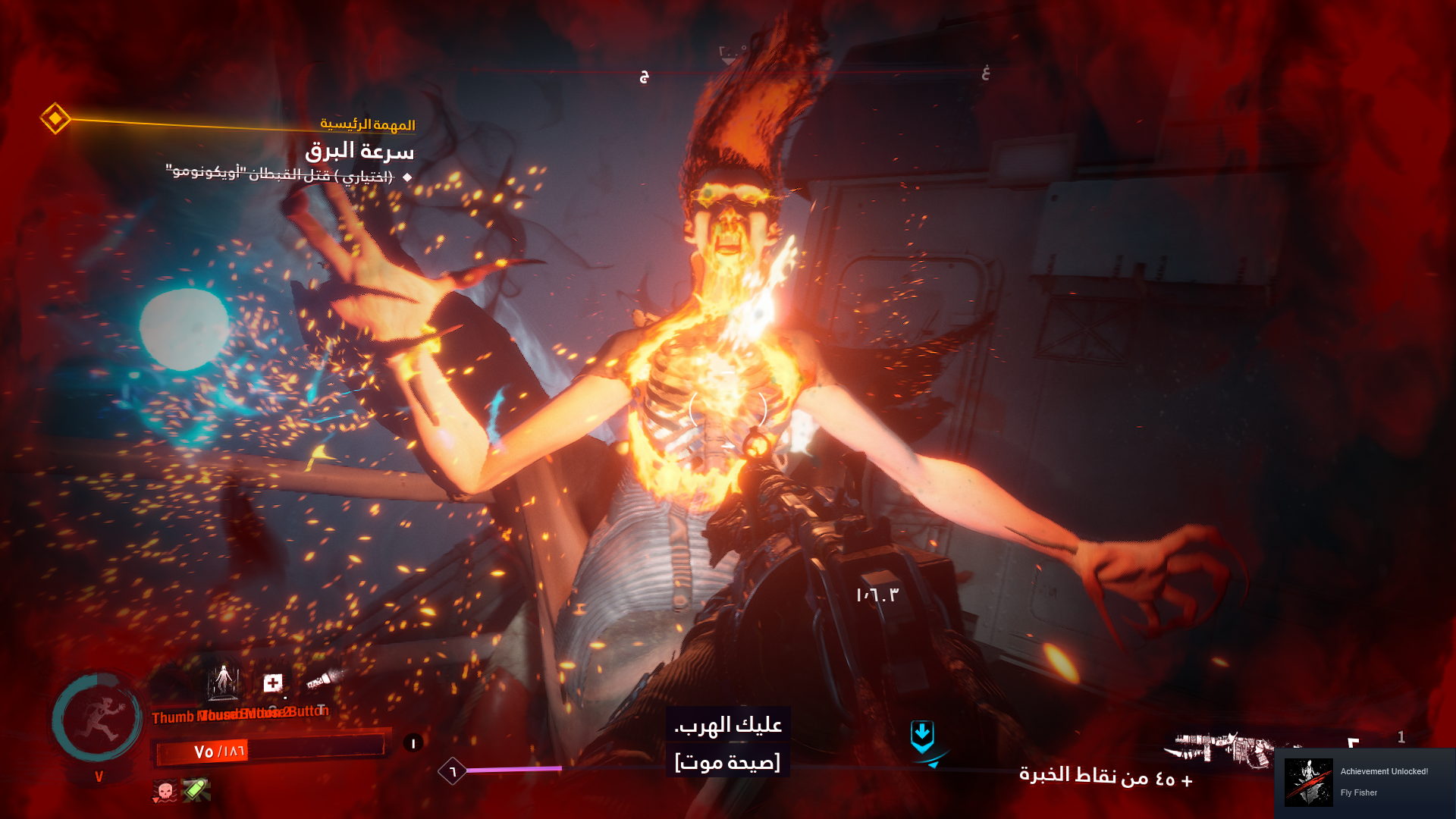Activate the standing figure ability icon
The image size is (1456, 819).
(x=224, y=680)
